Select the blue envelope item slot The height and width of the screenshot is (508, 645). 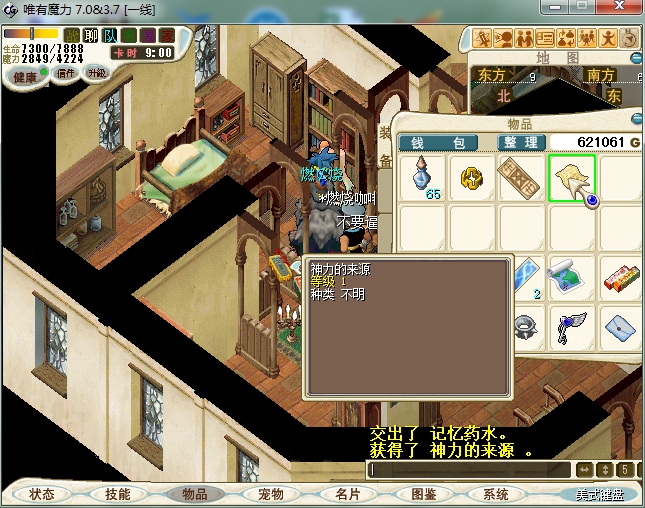[x=621, y=324]
